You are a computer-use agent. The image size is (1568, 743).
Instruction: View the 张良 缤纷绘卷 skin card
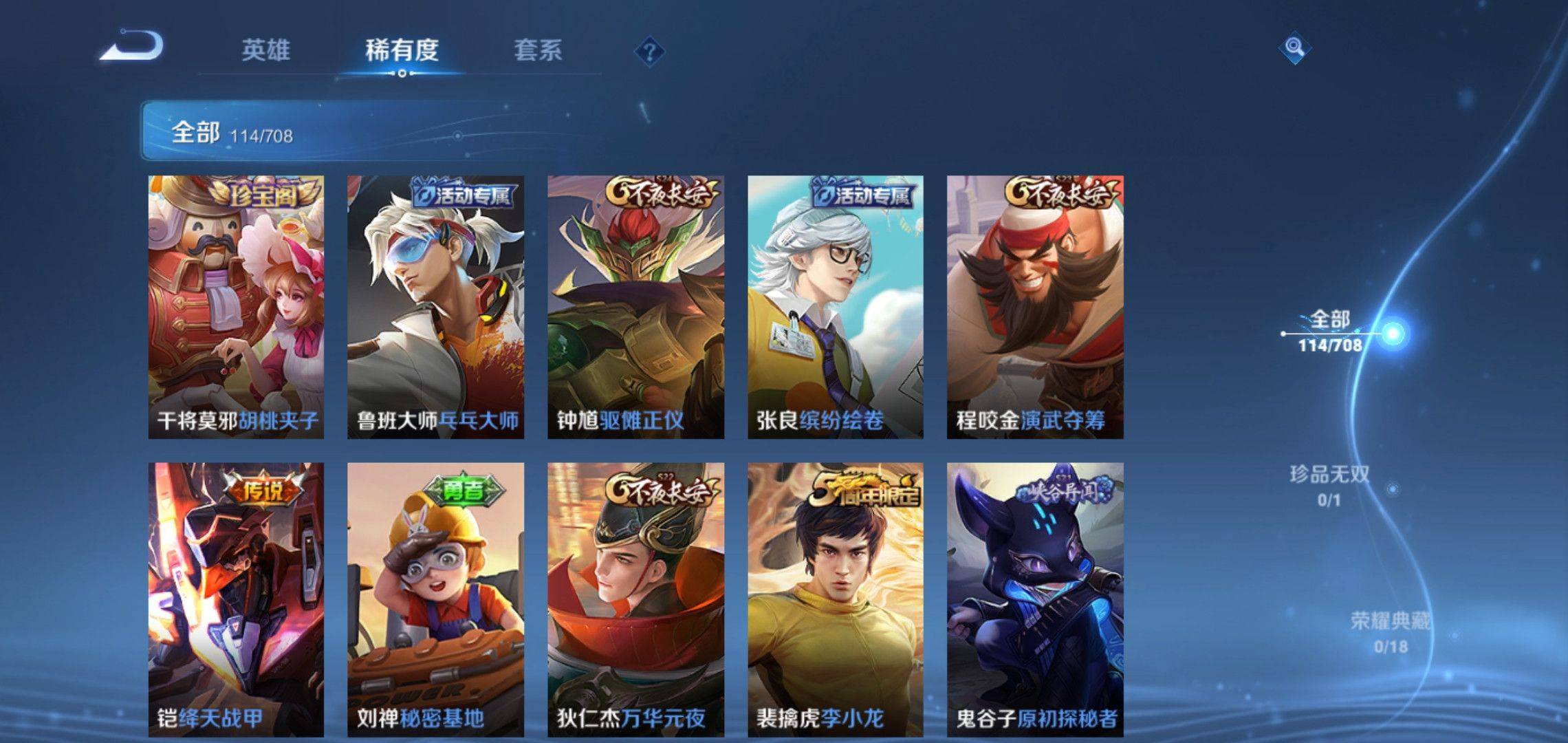(836, 307)
